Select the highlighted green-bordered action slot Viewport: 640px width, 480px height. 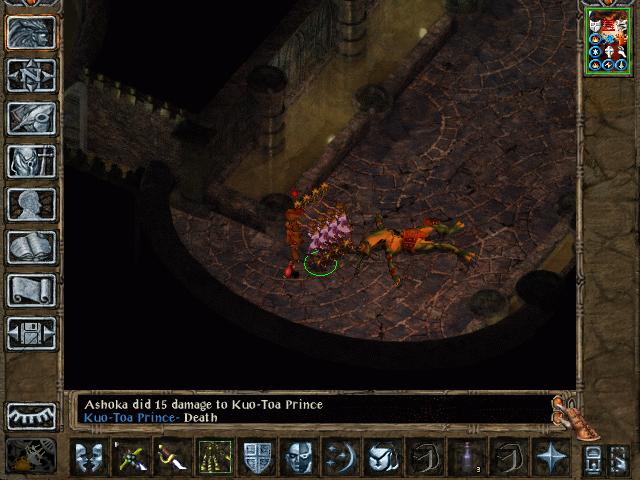215,458
